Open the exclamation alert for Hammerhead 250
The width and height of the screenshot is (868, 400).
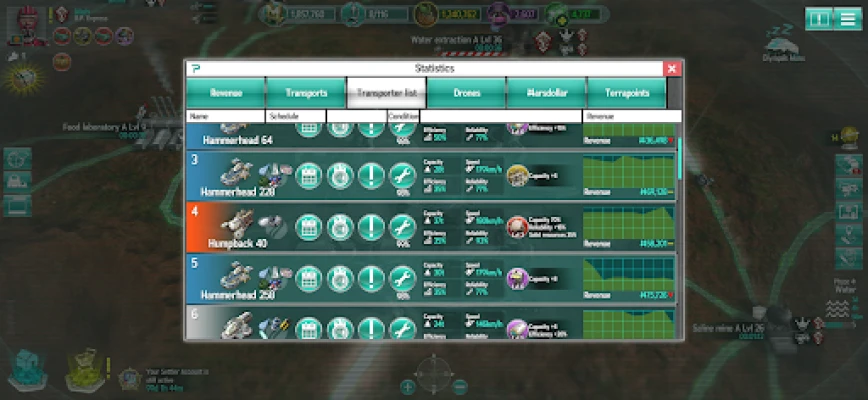pyautogui.click(x=371, y=280)
